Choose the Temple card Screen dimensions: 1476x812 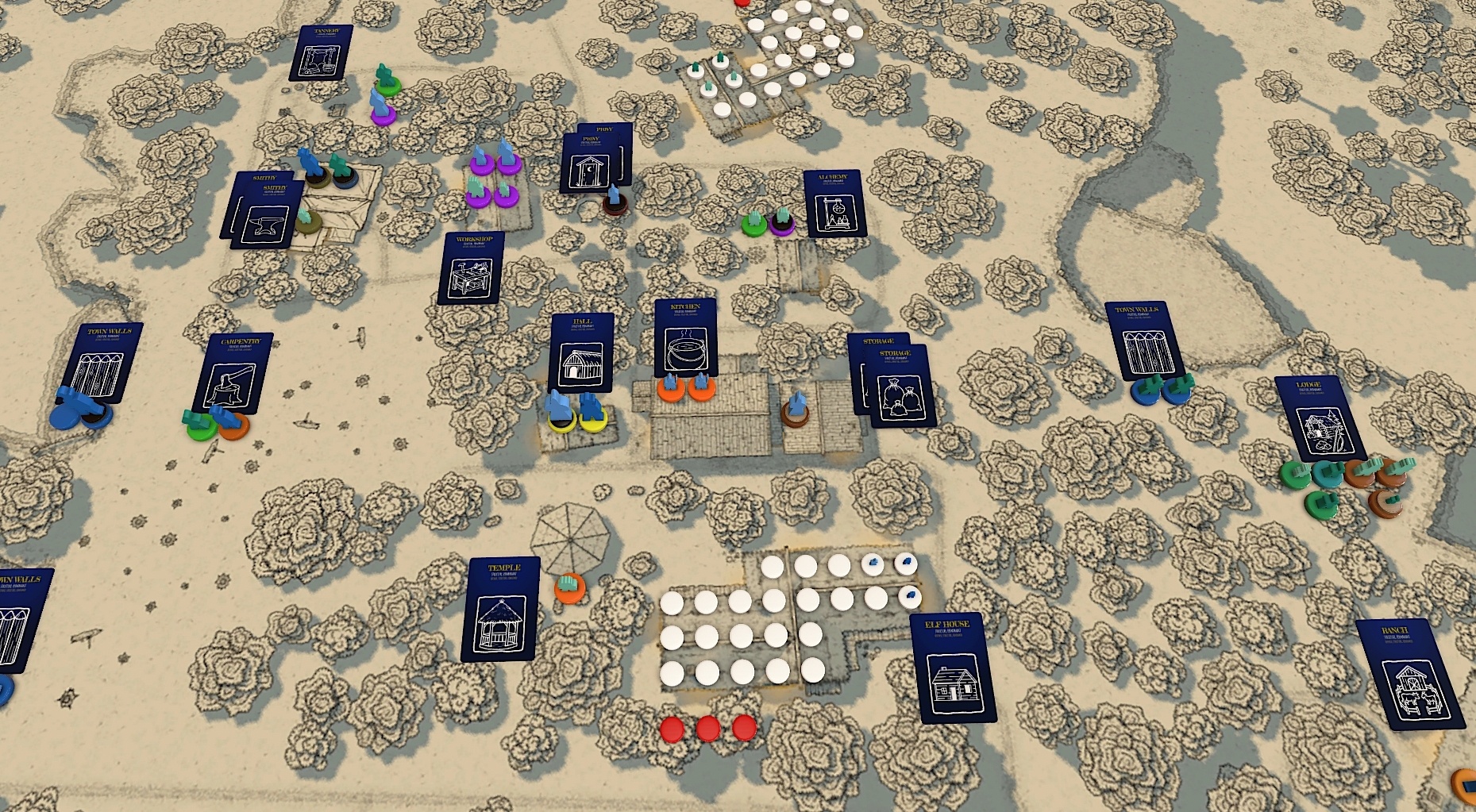501,610
